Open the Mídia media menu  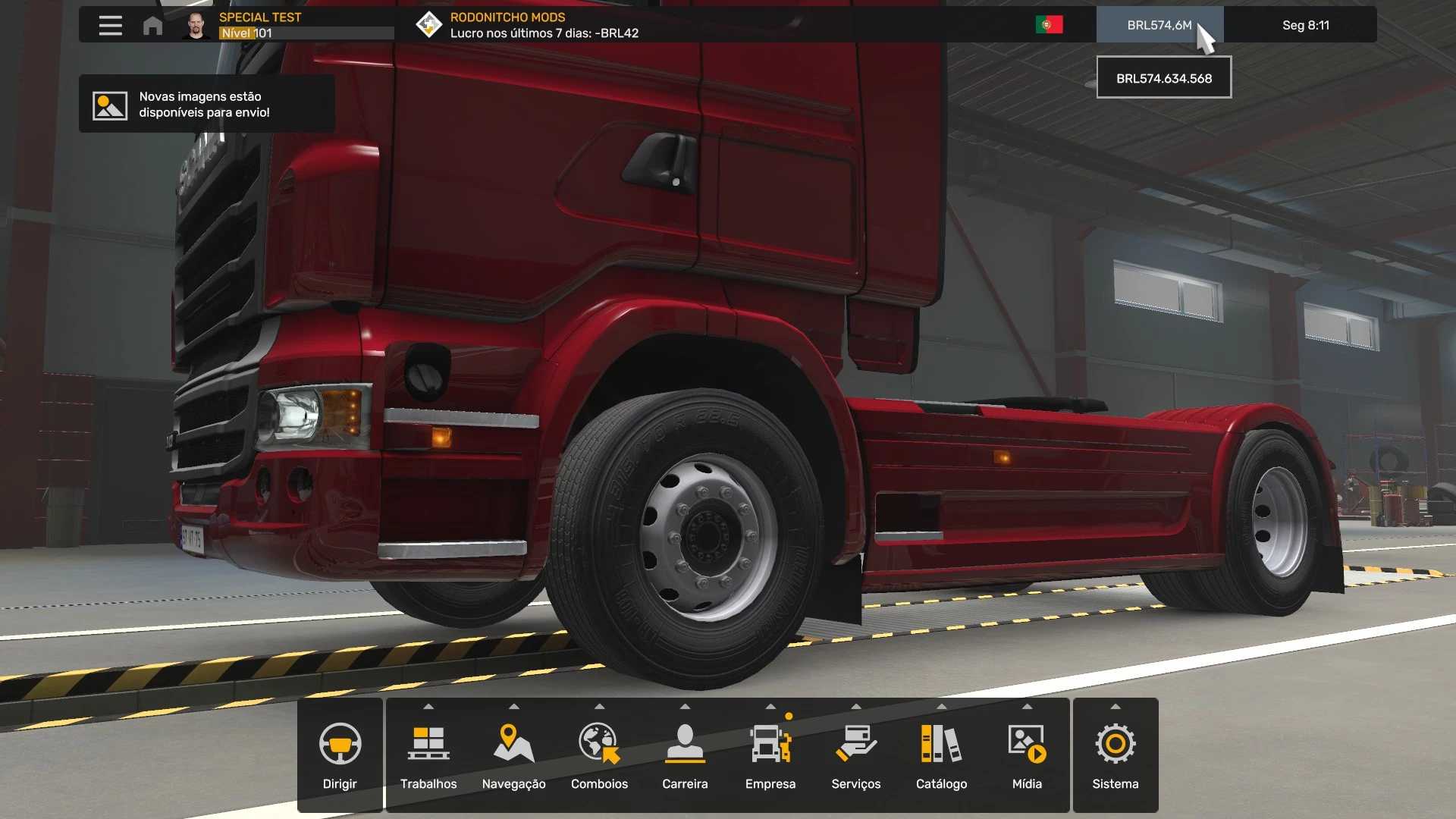1027,755
